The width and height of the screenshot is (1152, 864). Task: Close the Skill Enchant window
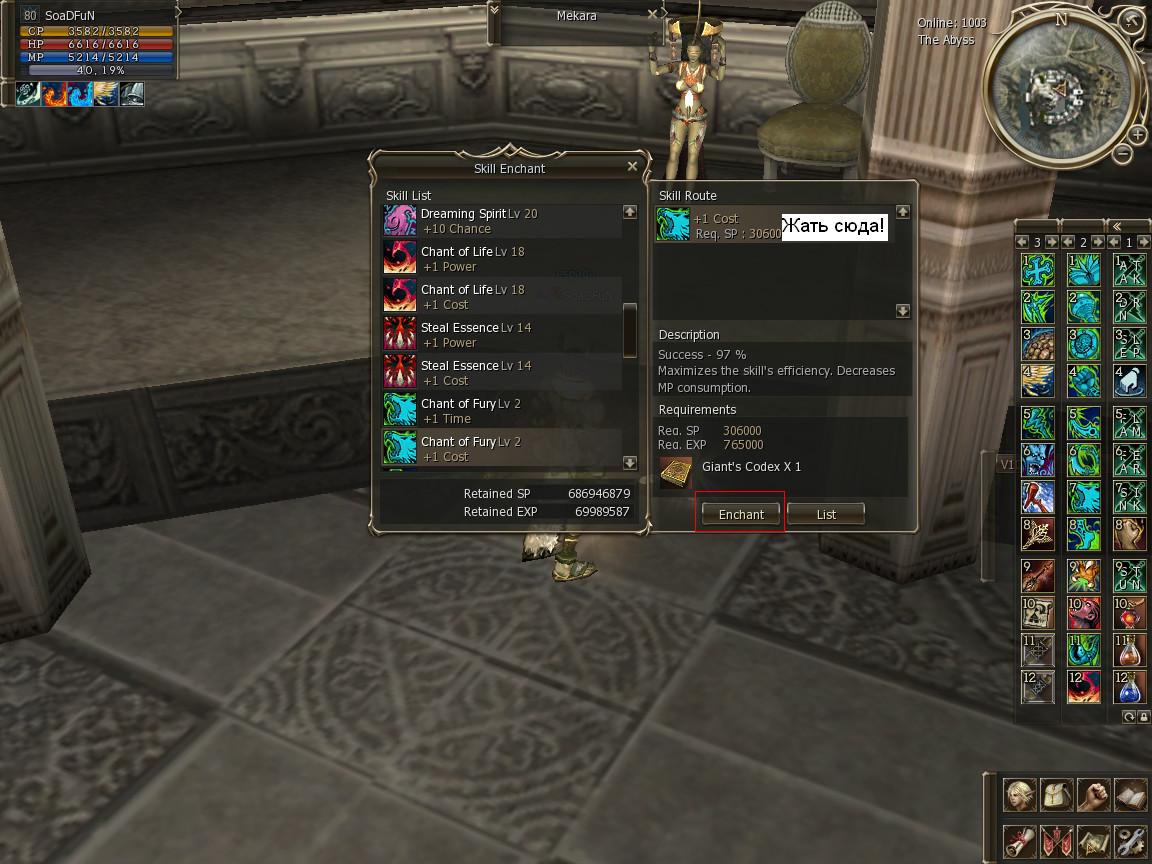click(x=632, y=167)
